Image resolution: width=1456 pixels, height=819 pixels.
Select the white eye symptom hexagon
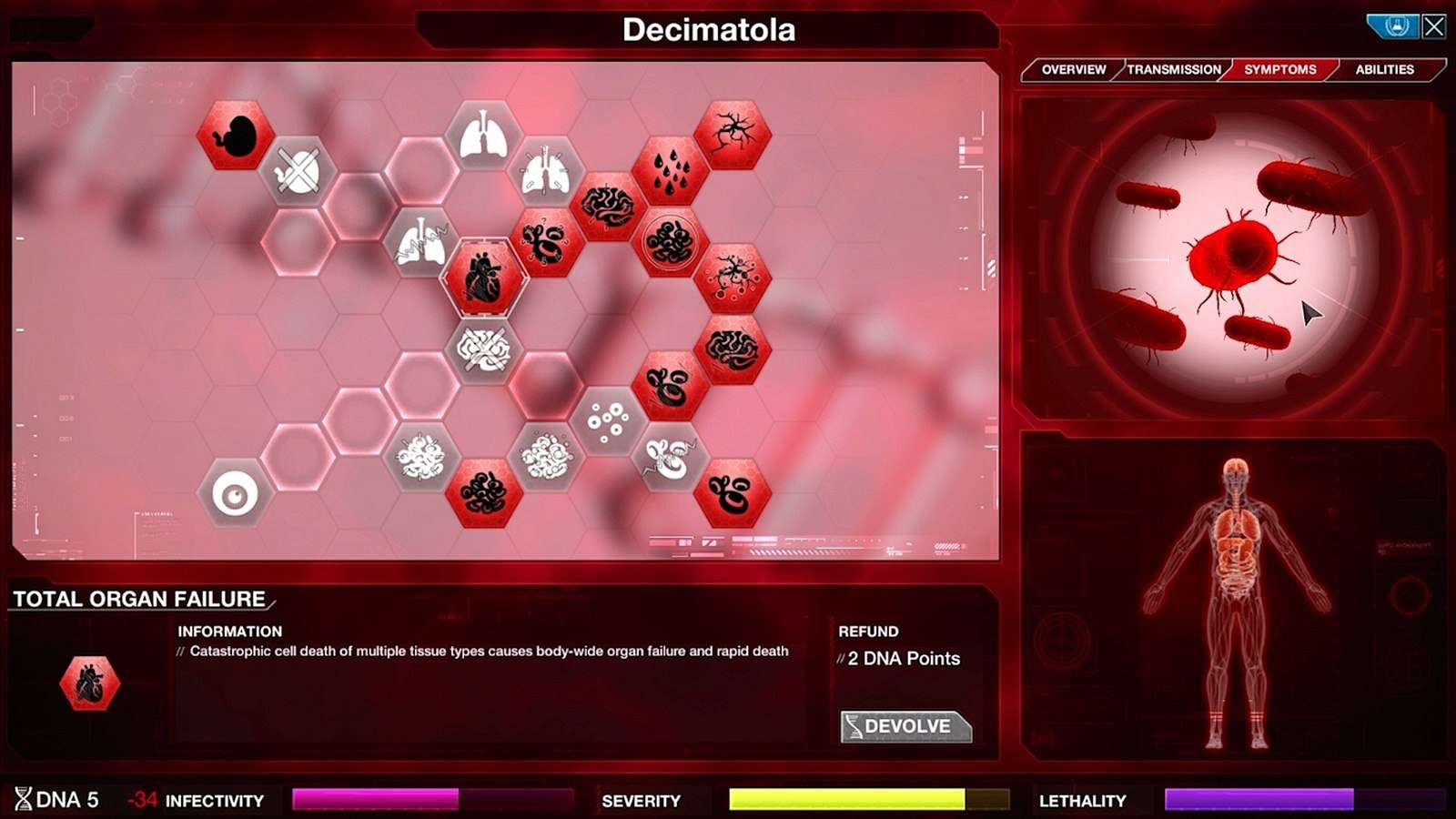click(x=235, y=494)
